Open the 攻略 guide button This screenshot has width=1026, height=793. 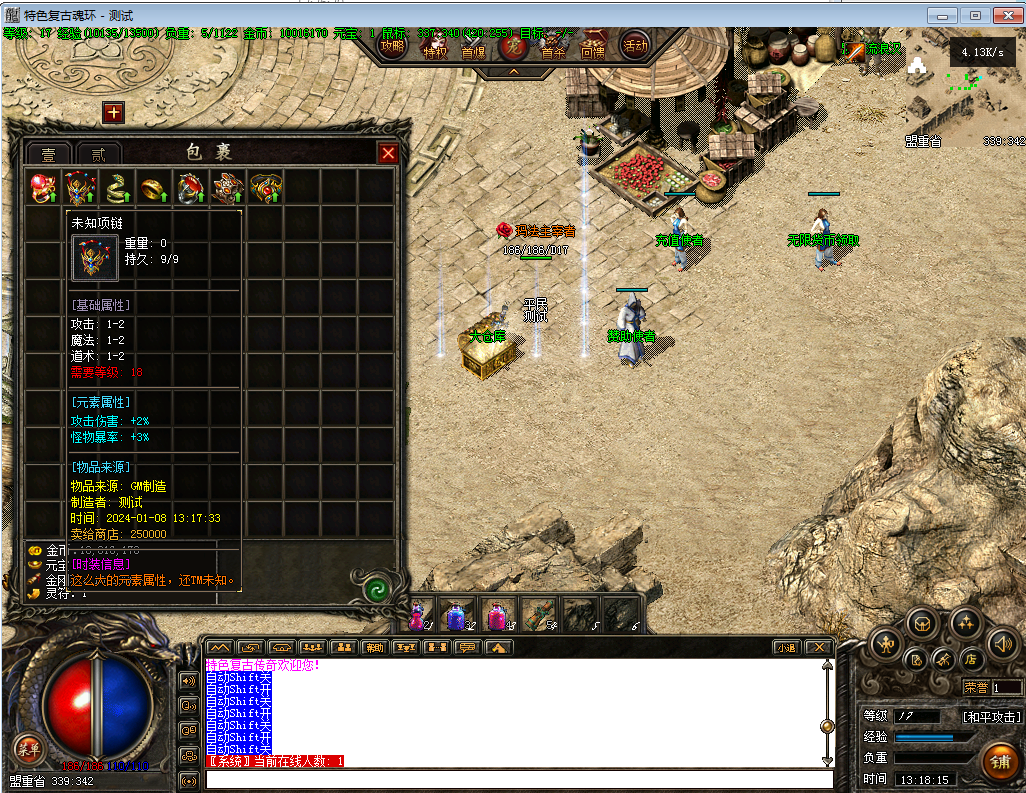tap(394, 47)
